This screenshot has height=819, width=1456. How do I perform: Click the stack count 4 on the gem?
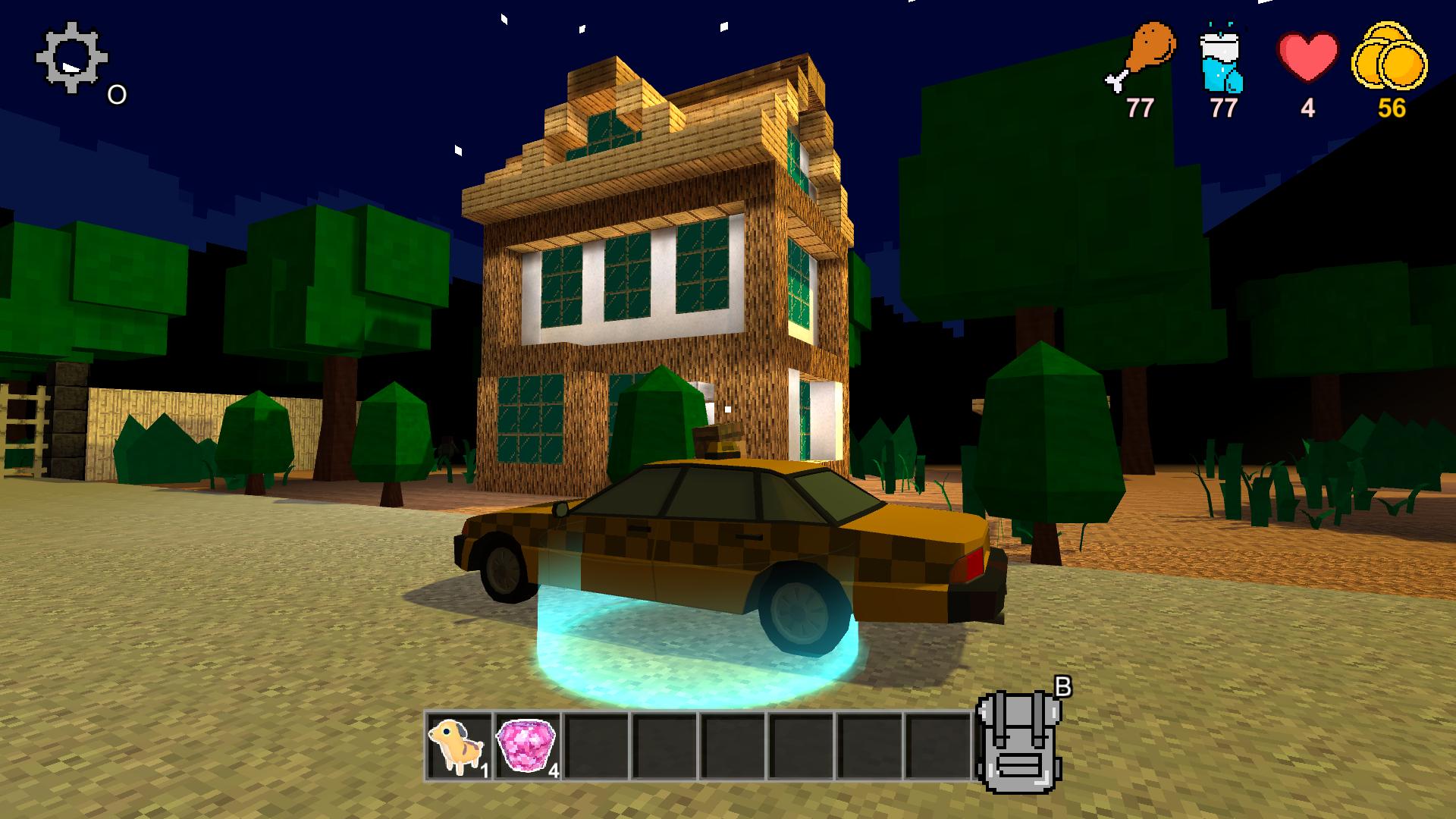point(553,772)
